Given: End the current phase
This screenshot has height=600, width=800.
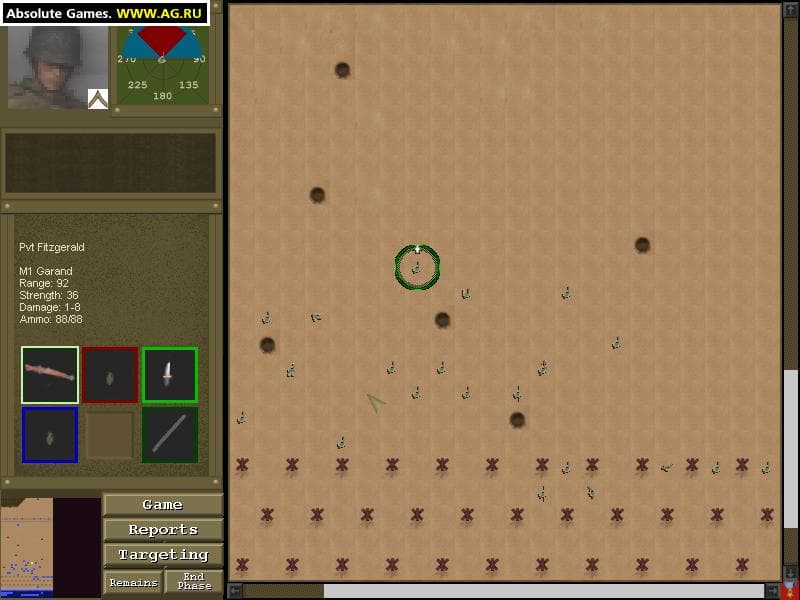Looking at the screenshot, I should click(x=194, y=582).
